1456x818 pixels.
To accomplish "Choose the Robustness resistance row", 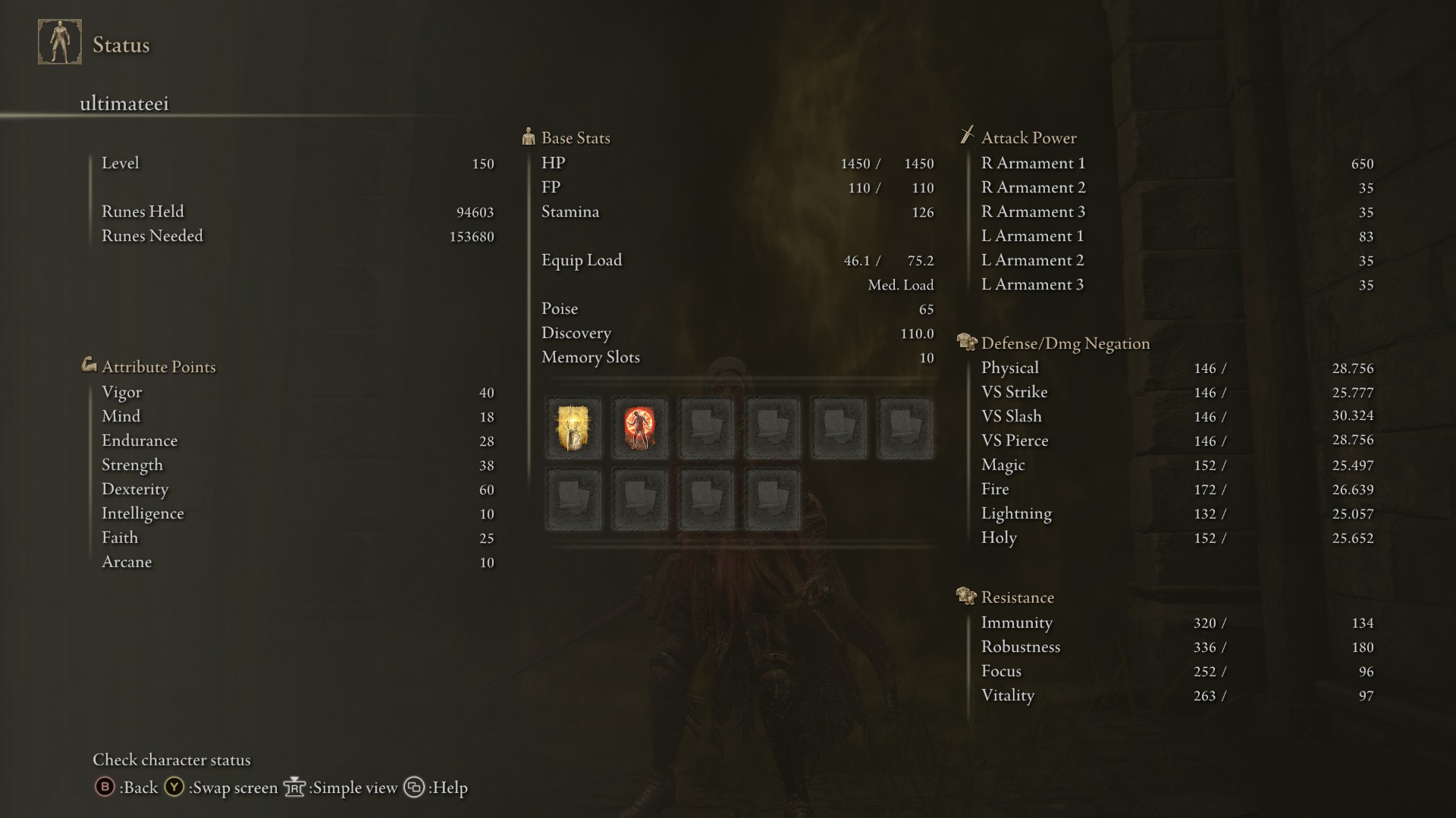I will point(1176,647).
